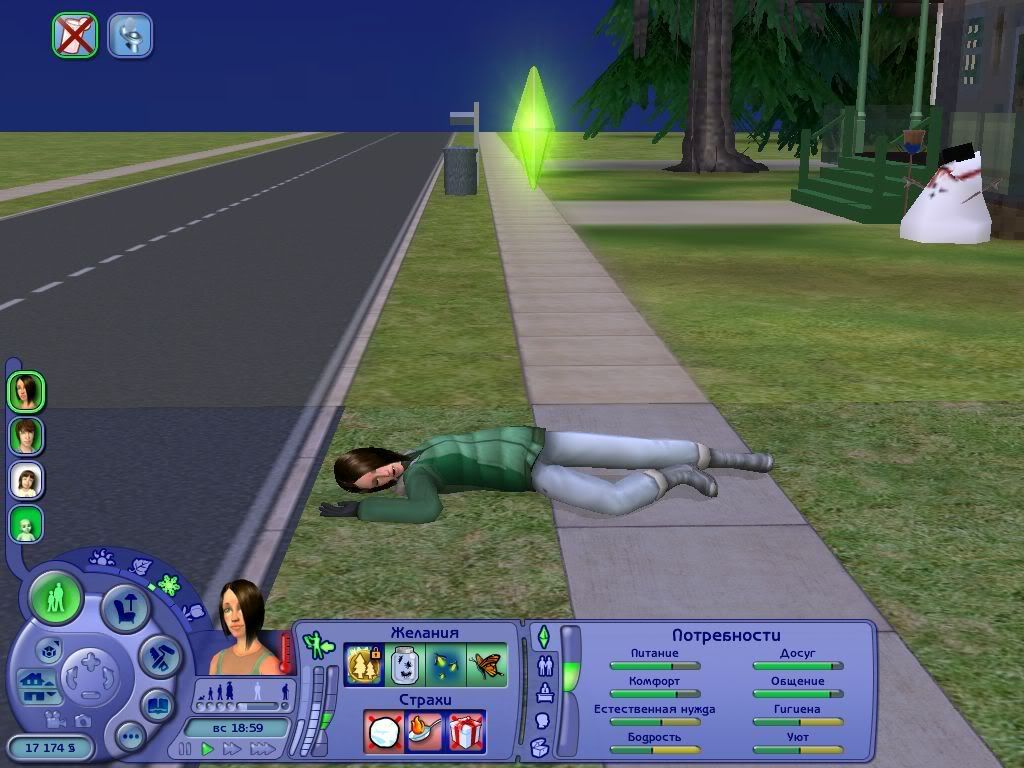Switch to the brown-haired male Sim portrait
This screenshot has width=1024, height=768.
pos(27,436)
